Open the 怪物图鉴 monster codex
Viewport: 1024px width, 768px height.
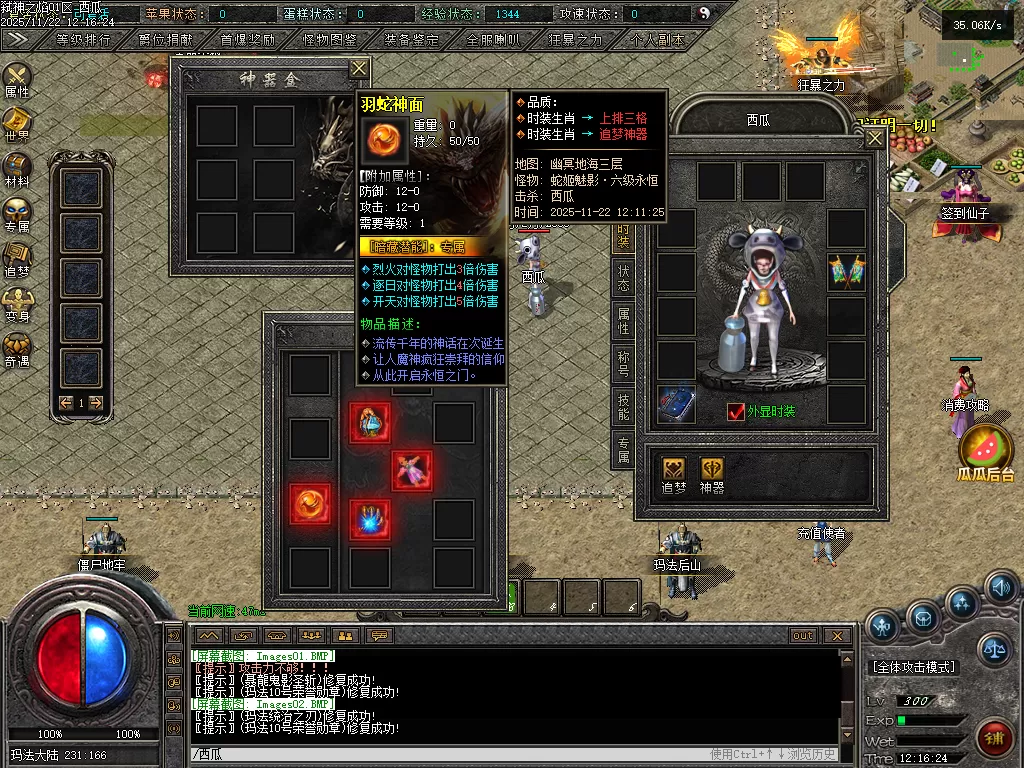pos(329,40)
